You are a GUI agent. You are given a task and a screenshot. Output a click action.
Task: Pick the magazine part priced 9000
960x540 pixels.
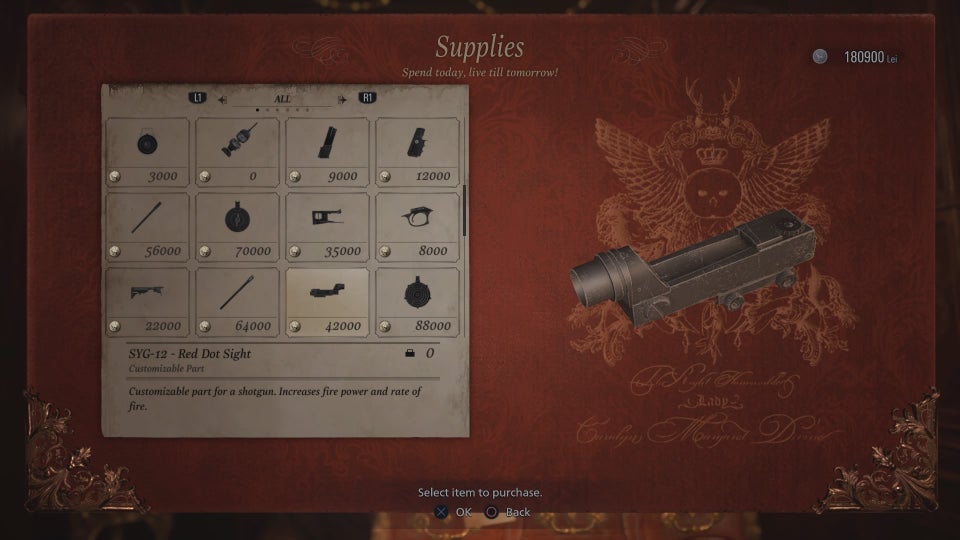pyautogui.click(x=327, y=151)
